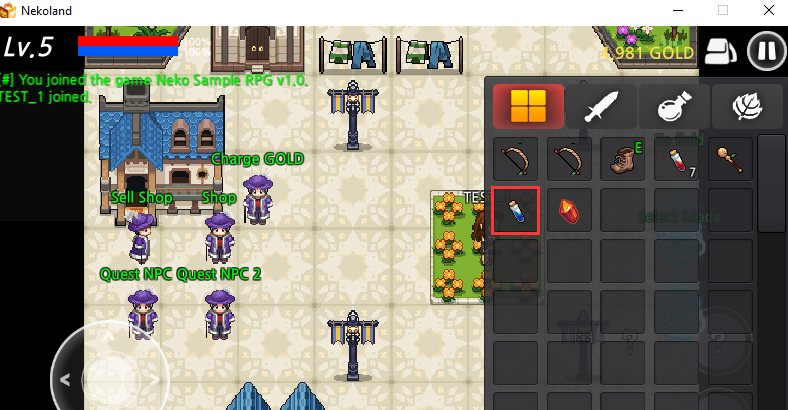Minimize the Nekoland window
This screenshot has height=410, width=788.
(676, 12)
